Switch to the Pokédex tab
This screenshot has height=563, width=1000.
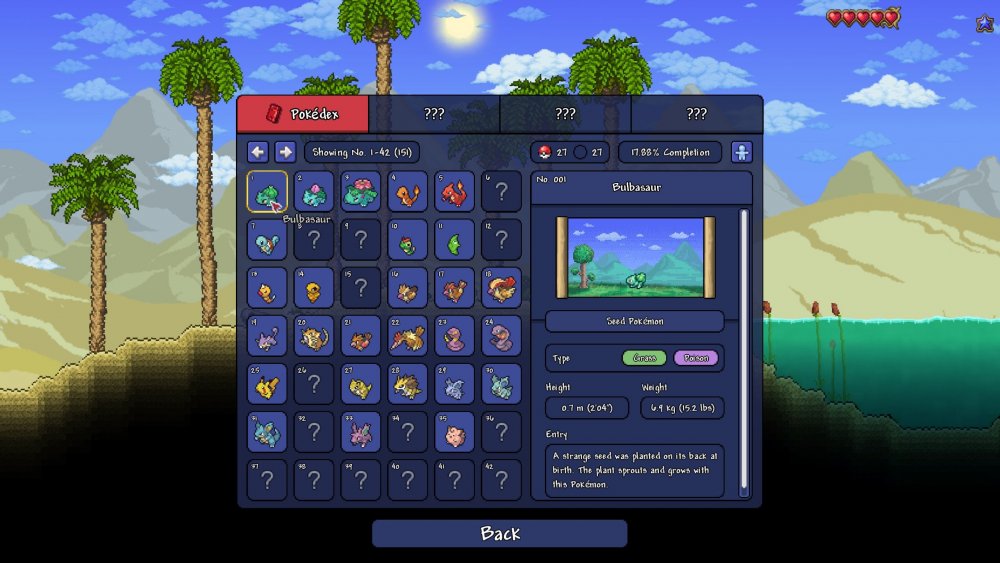click(303, 114)
